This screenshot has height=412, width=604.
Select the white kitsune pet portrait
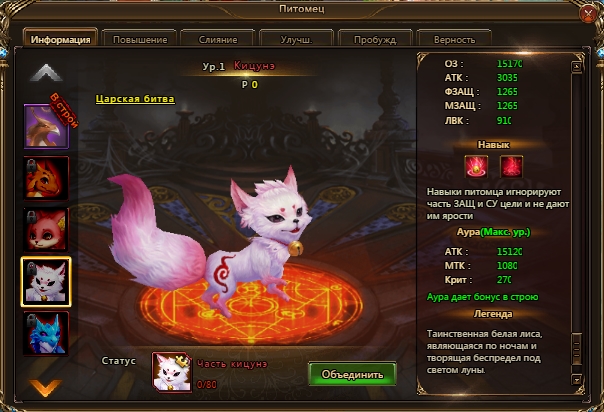pos(46,281)
